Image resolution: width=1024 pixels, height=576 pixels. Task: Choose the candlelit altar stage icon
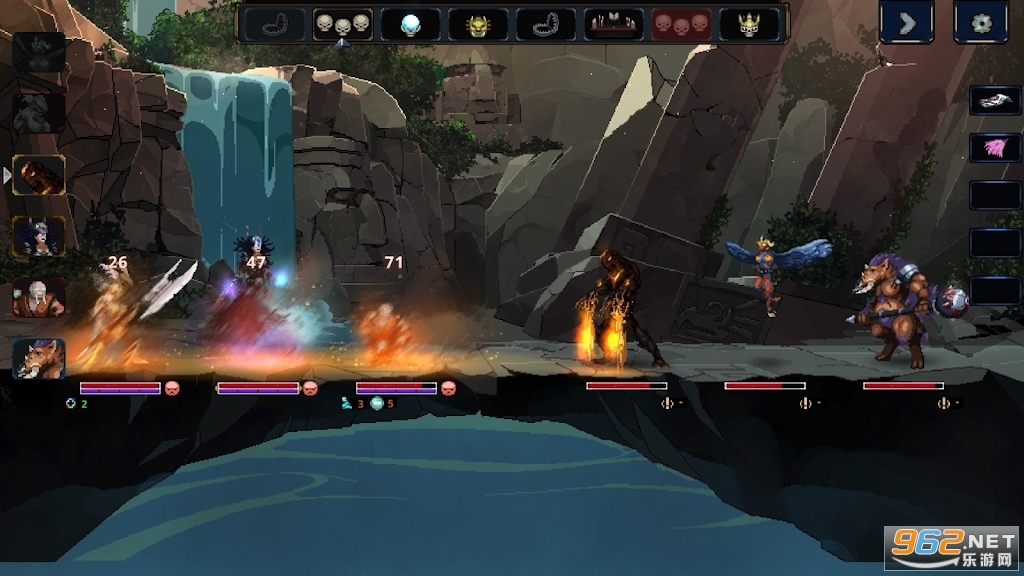click(x=613, y=24)
